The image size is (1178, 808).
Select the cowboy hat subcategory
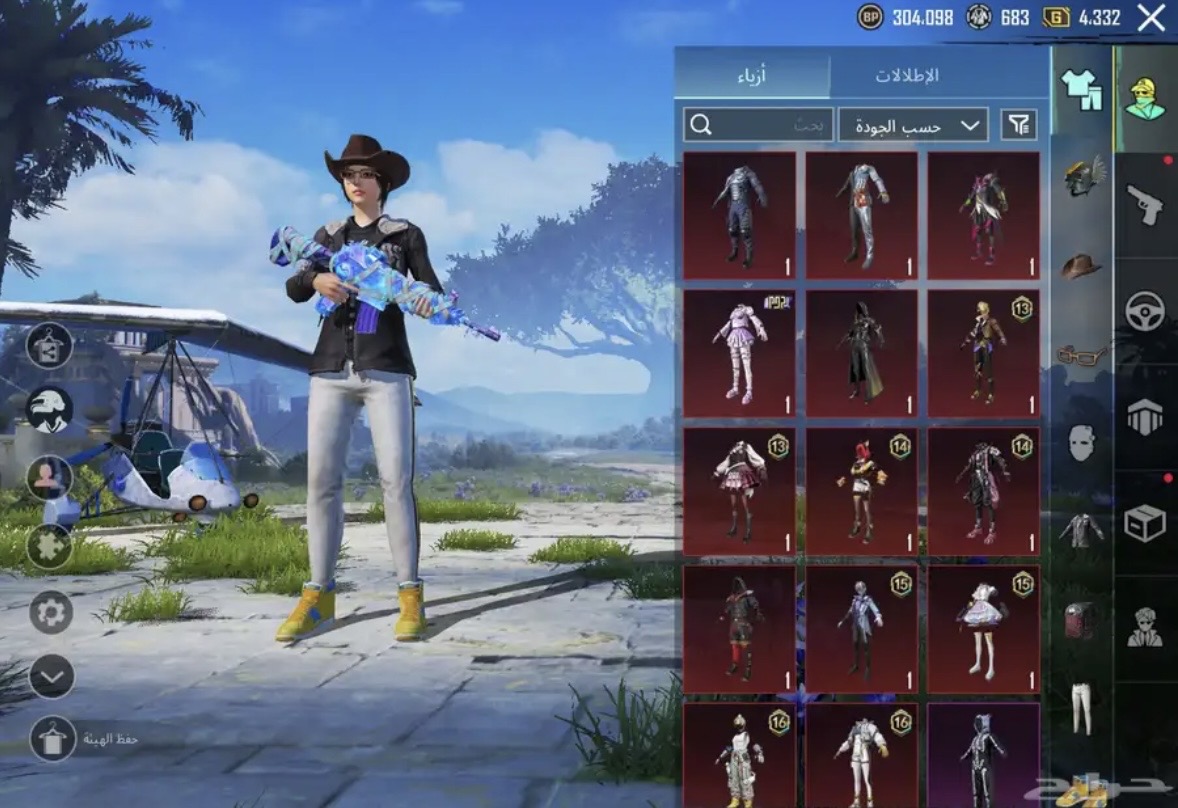coord(1081,266)
